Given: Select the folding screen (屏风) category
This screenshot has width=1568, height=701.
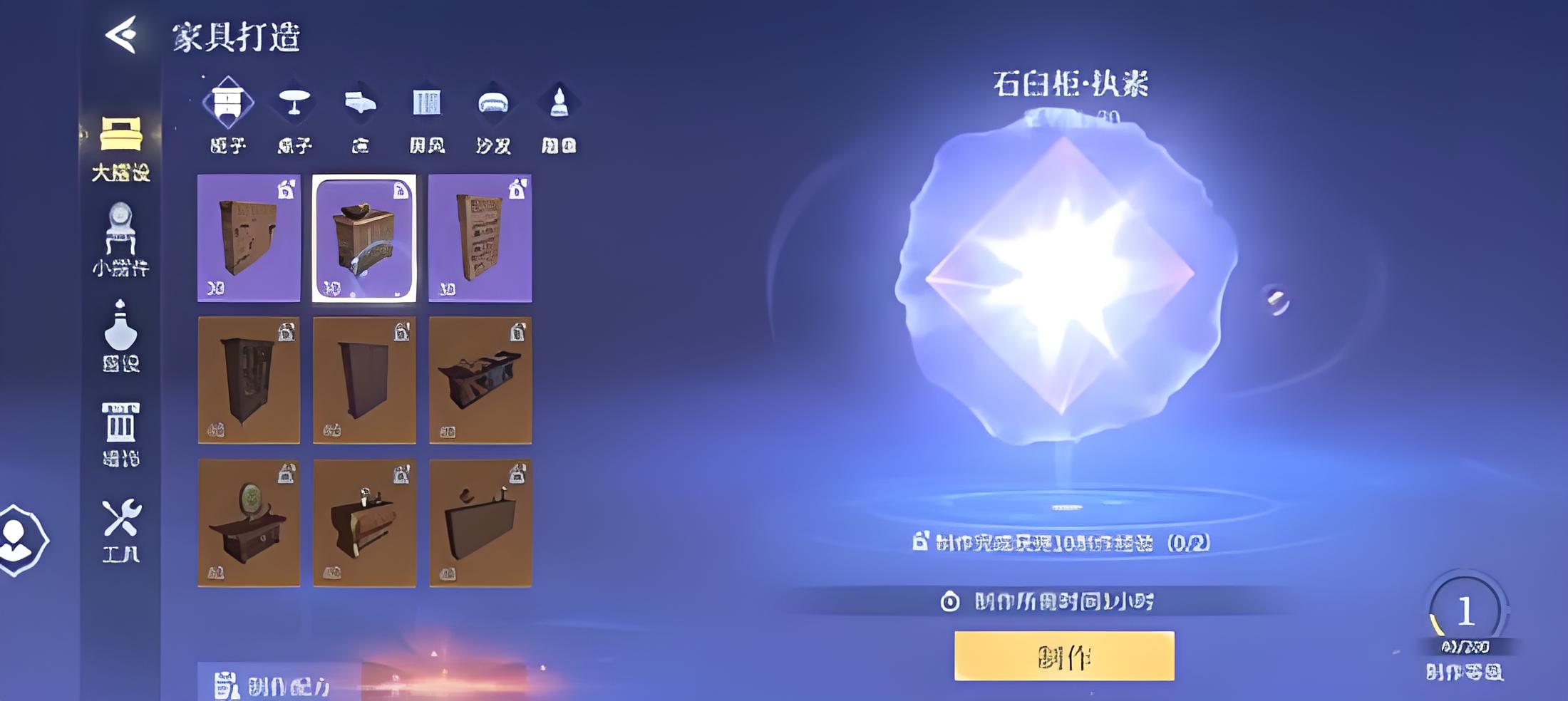Looking at the screenshot, I should coord(427,114).
